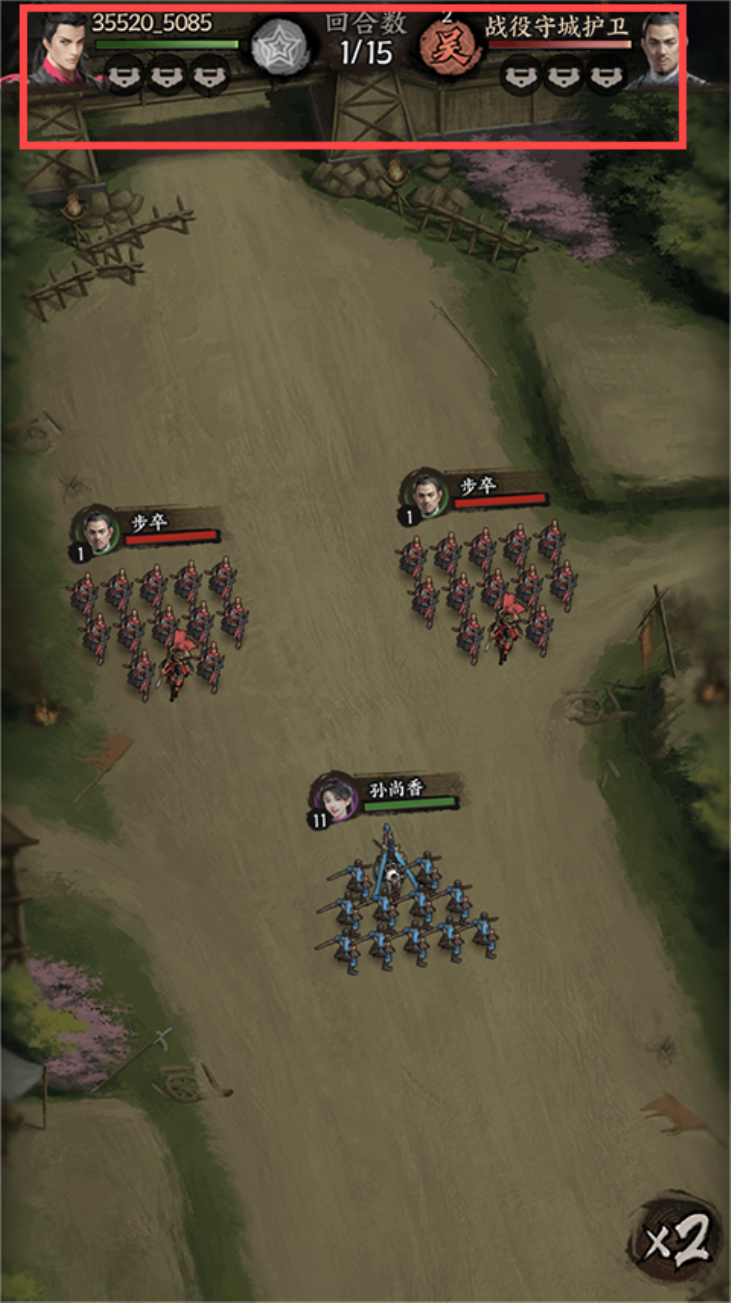Tap the enemy 战役守城护卫 commander portrait

tap(663, 50)
